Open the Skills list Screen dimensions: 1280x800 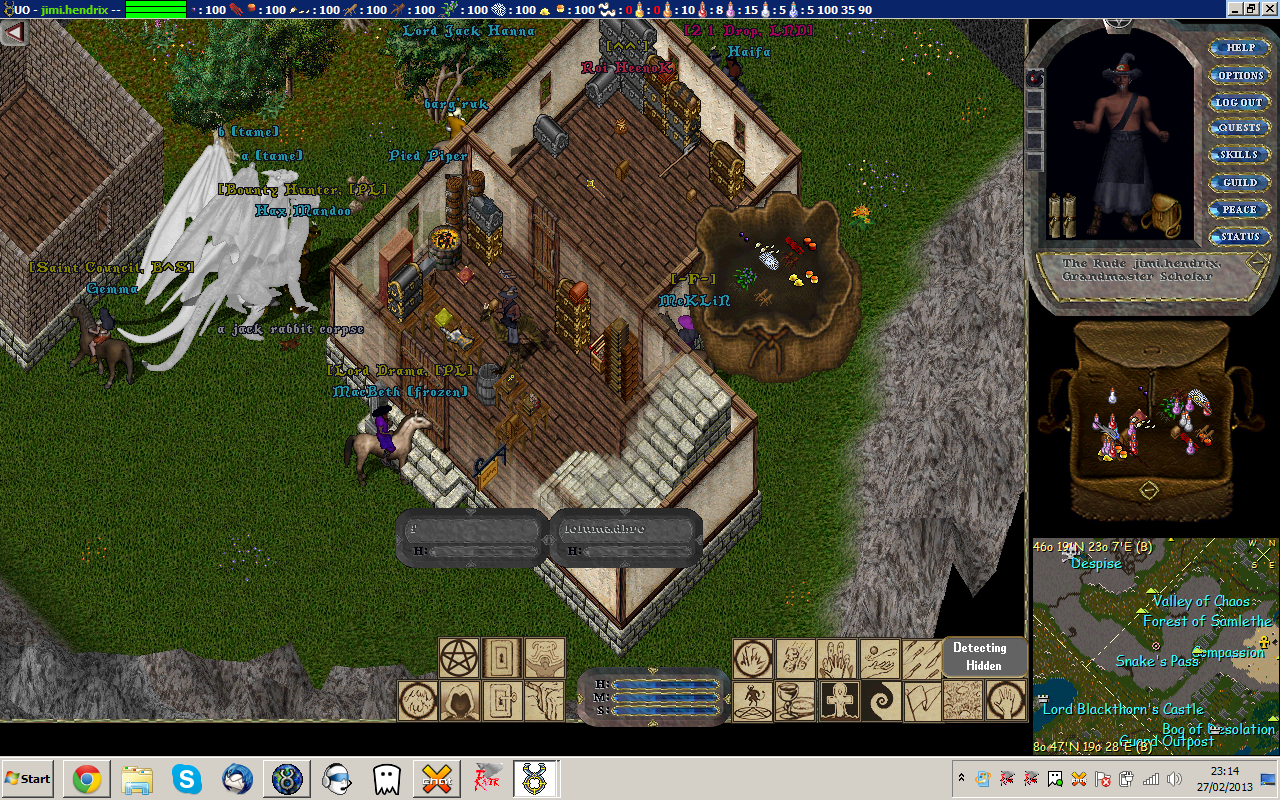pos(1240,155)
